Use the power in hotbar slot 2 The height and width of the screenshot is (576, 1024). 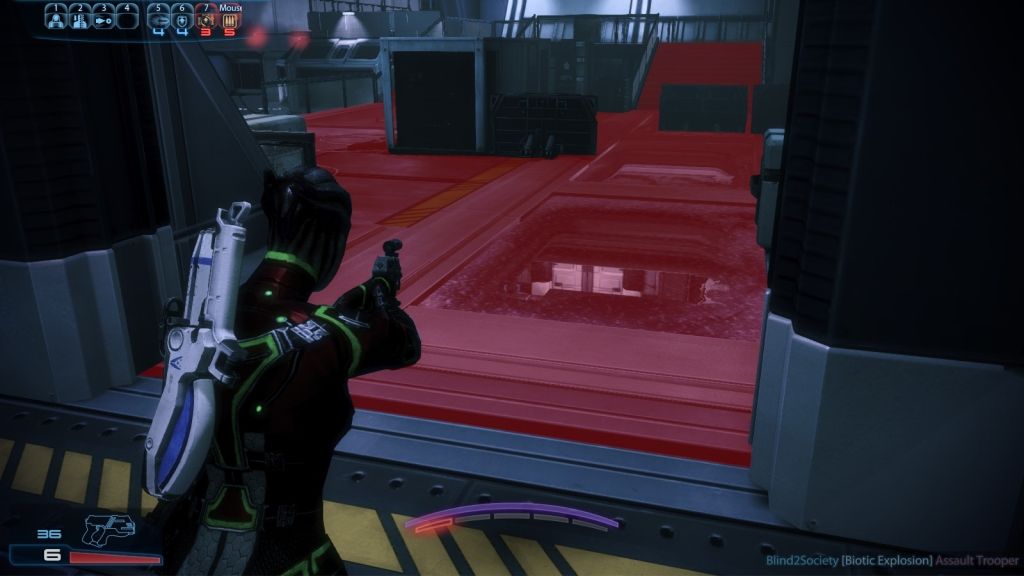[x=79, y=20]
